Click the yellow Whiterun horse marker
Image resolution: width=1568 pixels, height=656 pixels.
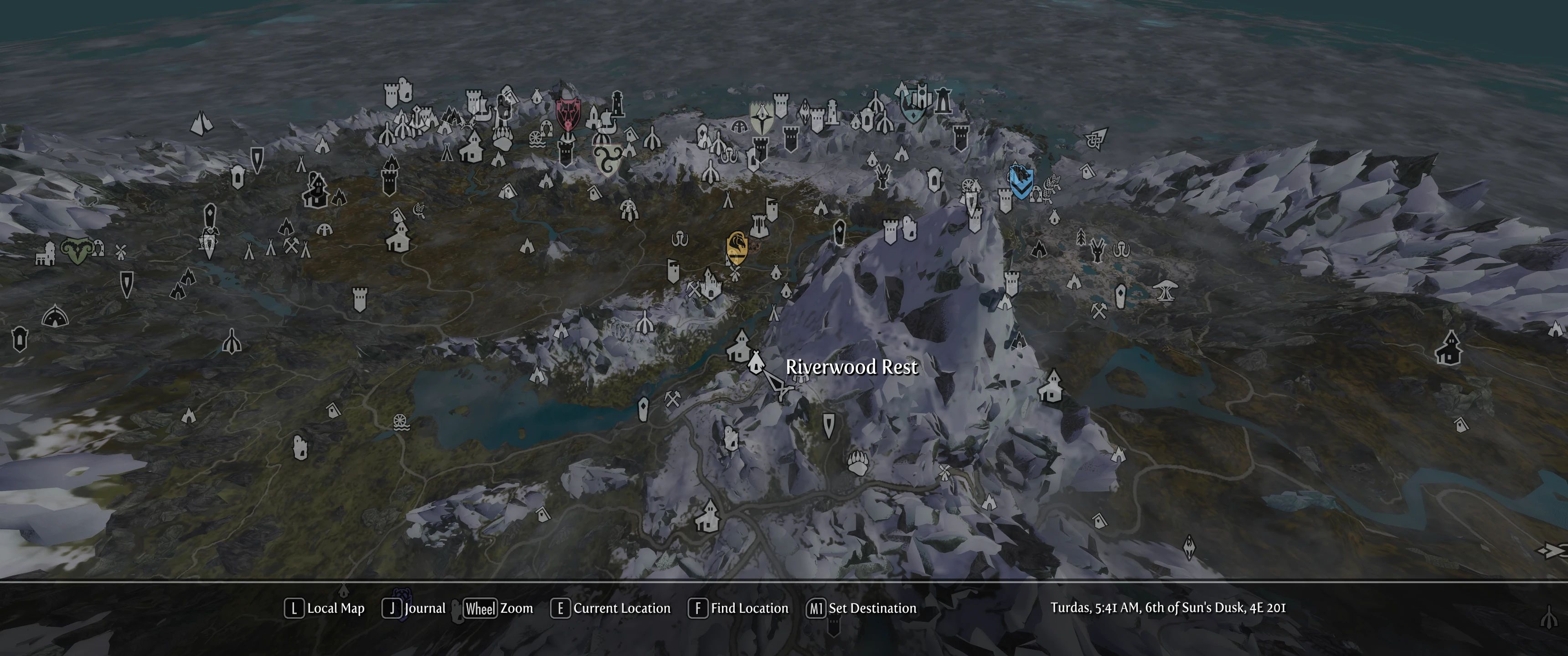[737, 246]
